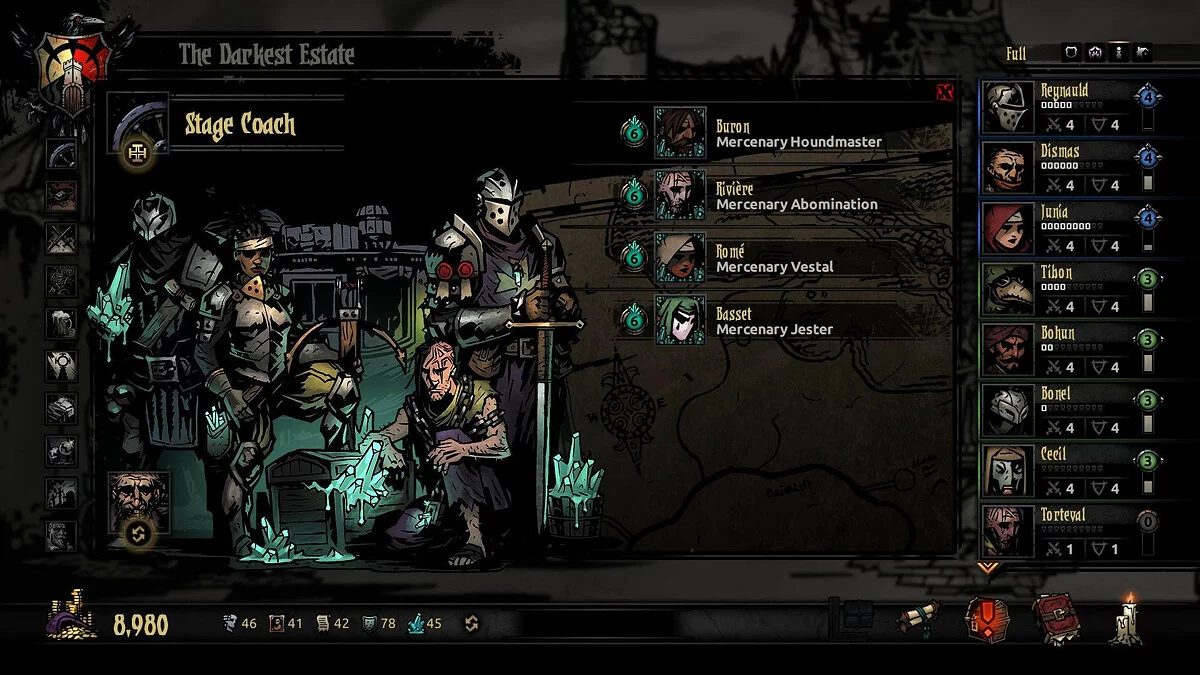Choose Romé the Mercenary Vestal

click(x=680, y=257)
